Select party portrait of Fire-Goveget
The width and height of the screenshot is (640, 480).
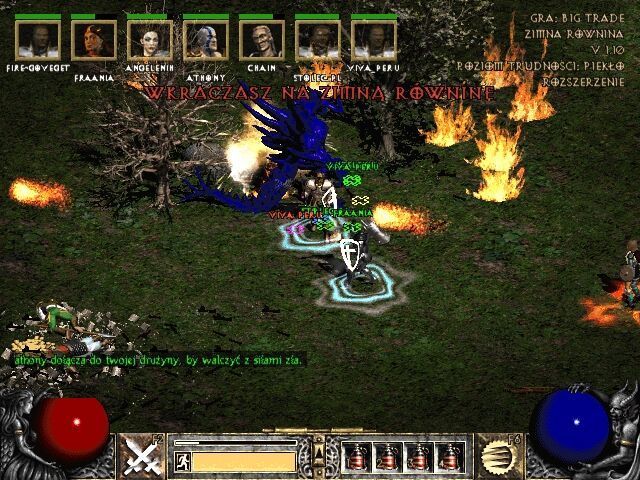[x=38, y=41]
